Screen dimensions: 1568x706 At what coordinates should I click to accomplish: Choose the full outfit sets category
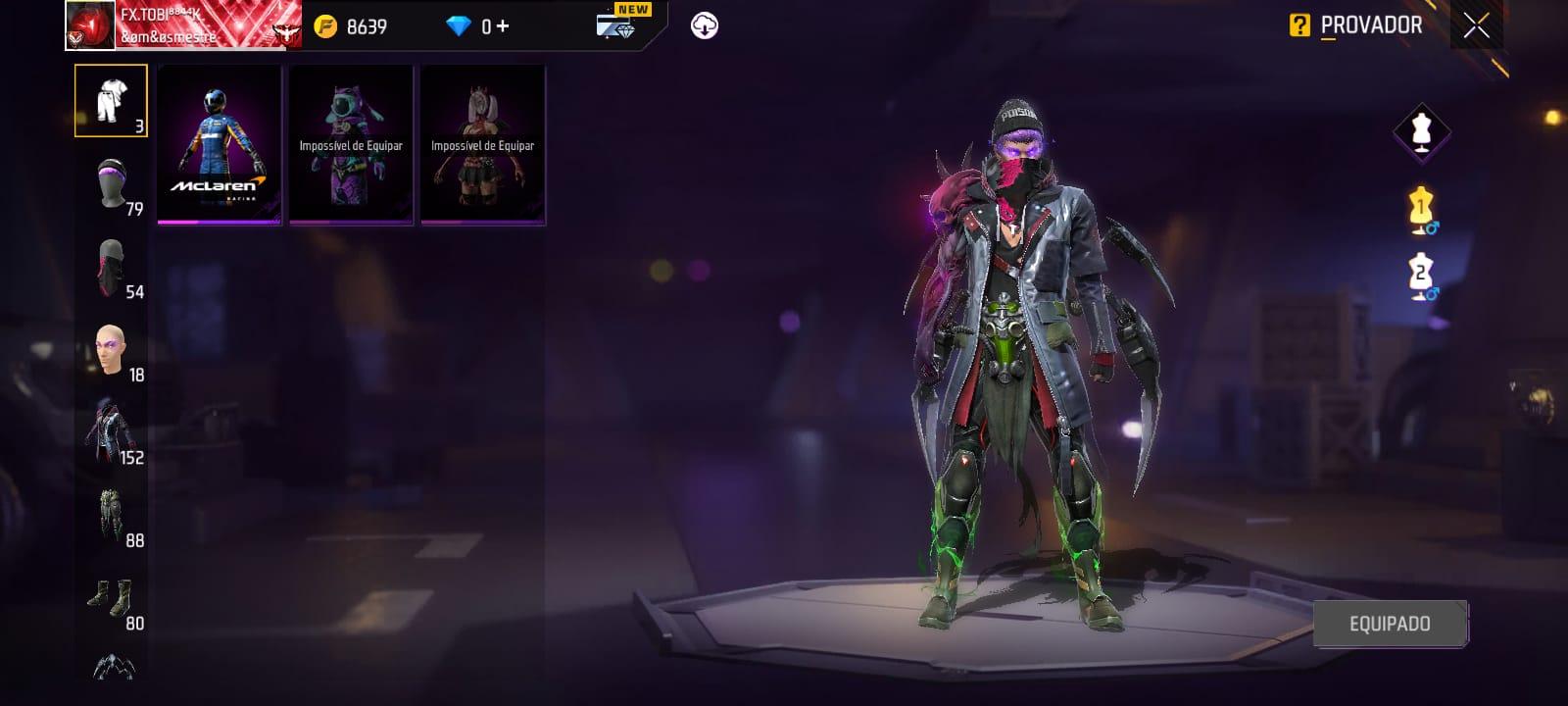coord(111,100)
